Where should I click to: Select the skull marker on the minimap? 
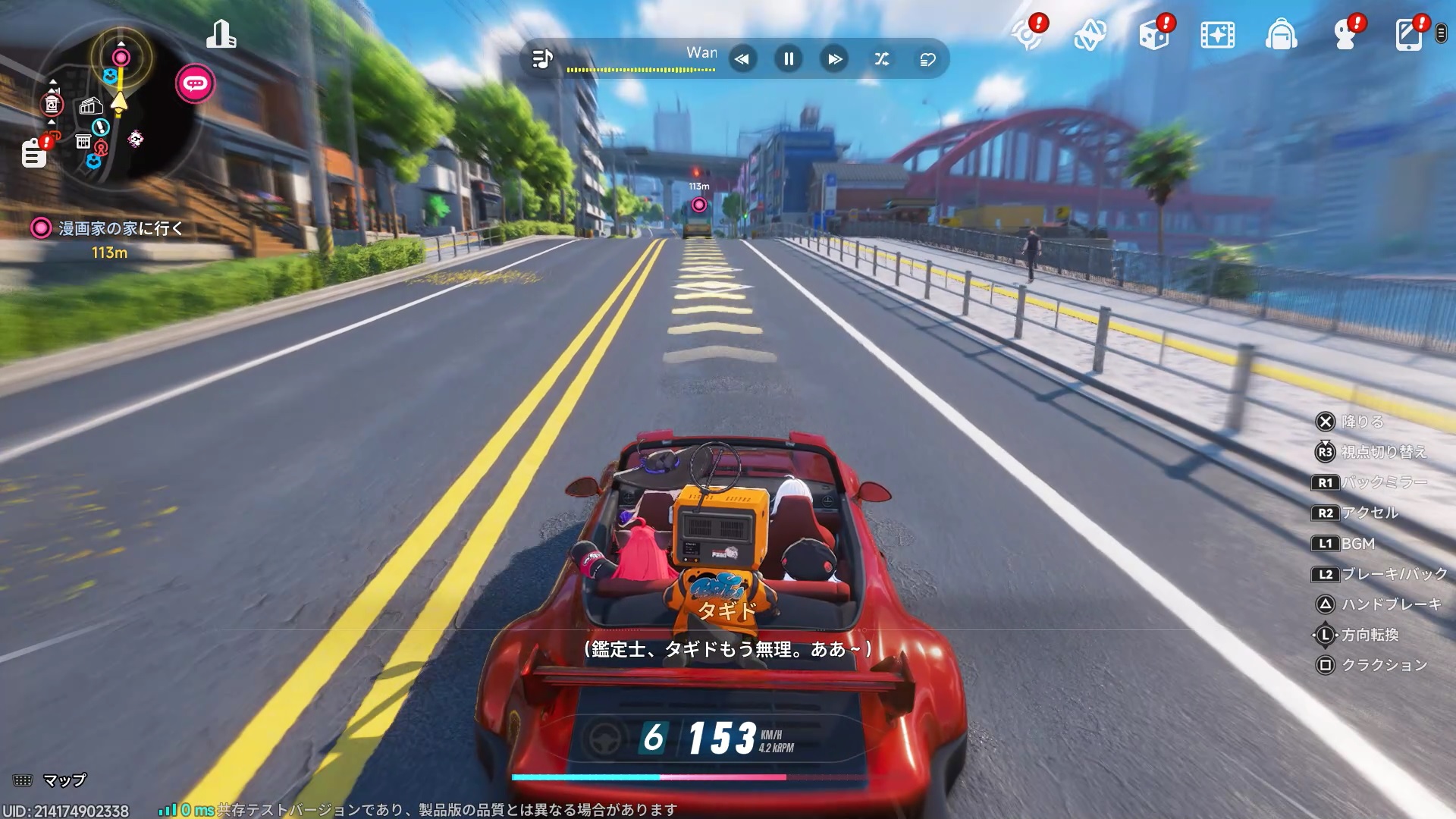[x=136, y=139]
